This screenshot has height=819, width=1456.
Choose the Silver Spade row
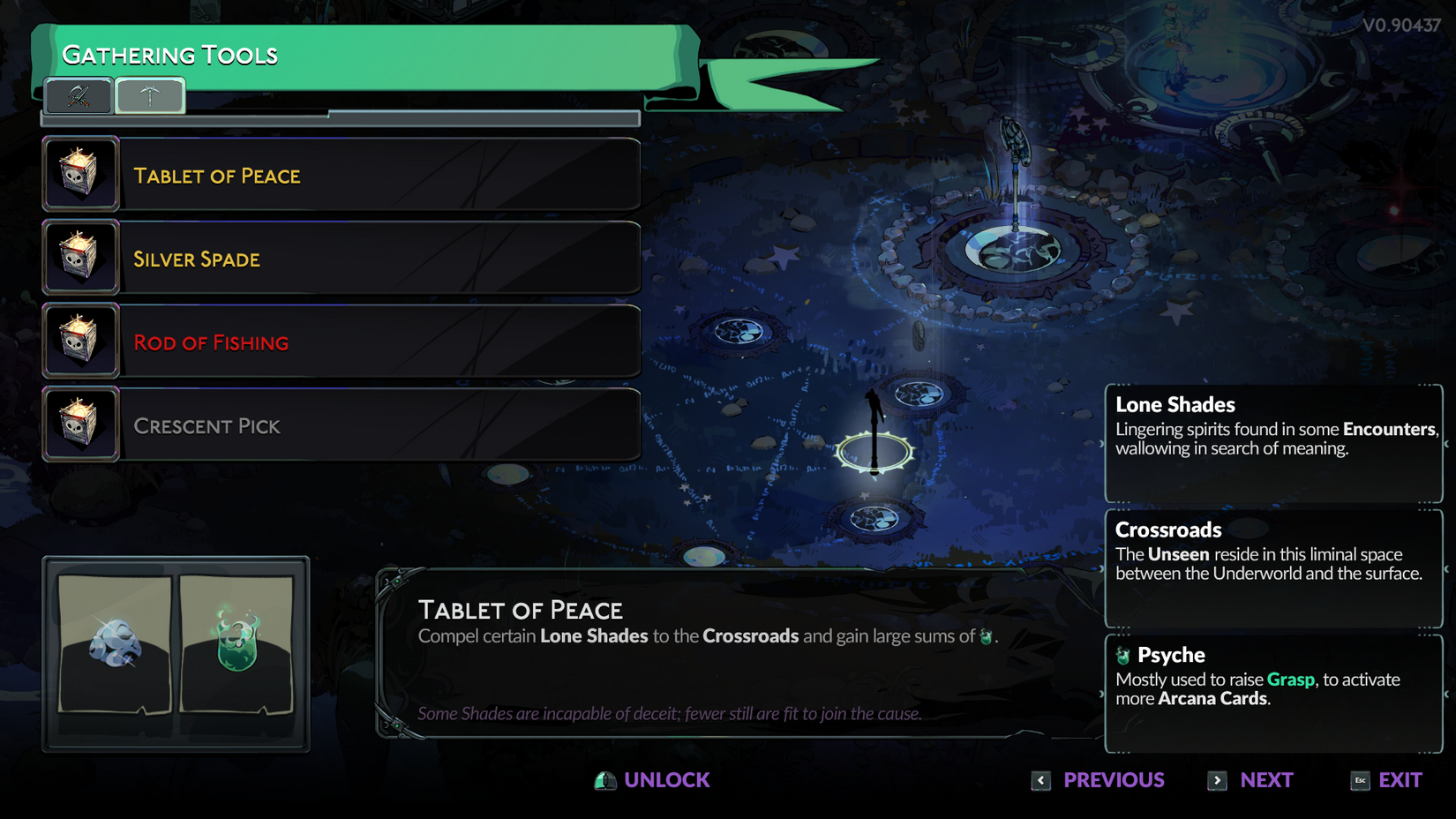(x=341, y=259)
